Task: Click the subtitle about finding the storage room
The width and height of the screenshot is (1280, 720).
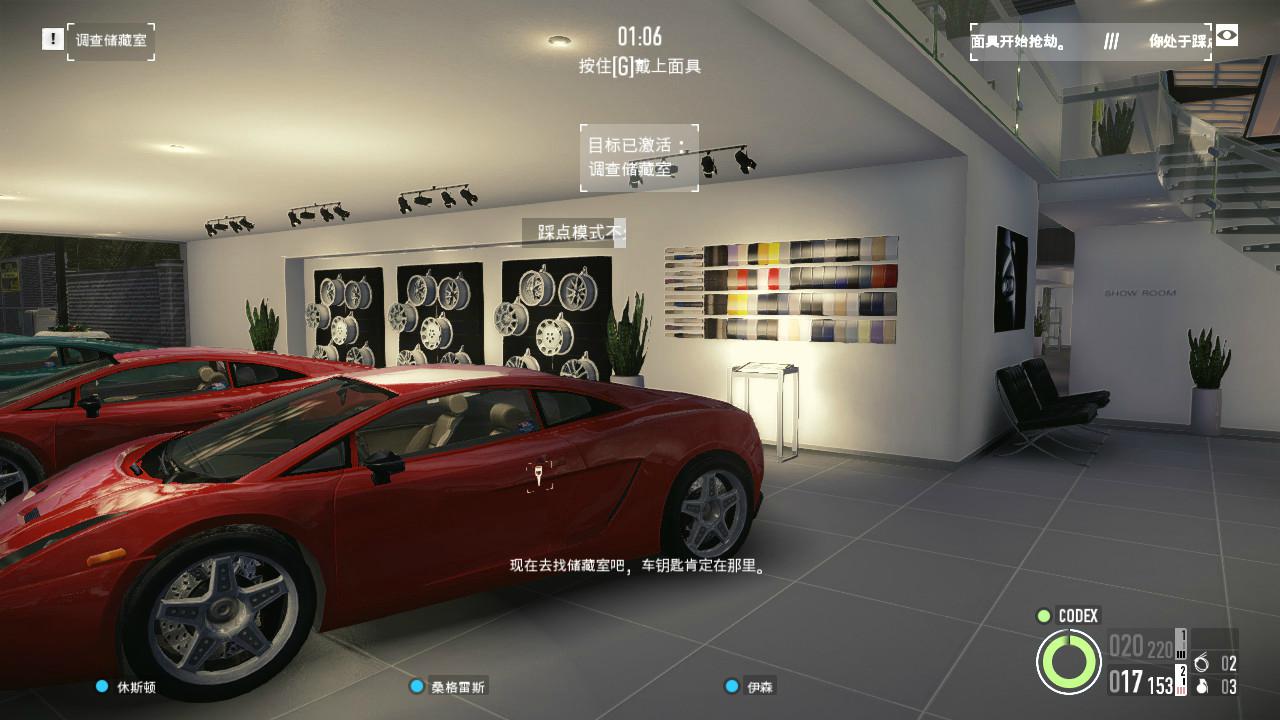Action: pyautogui.click(x=637, y=564)
